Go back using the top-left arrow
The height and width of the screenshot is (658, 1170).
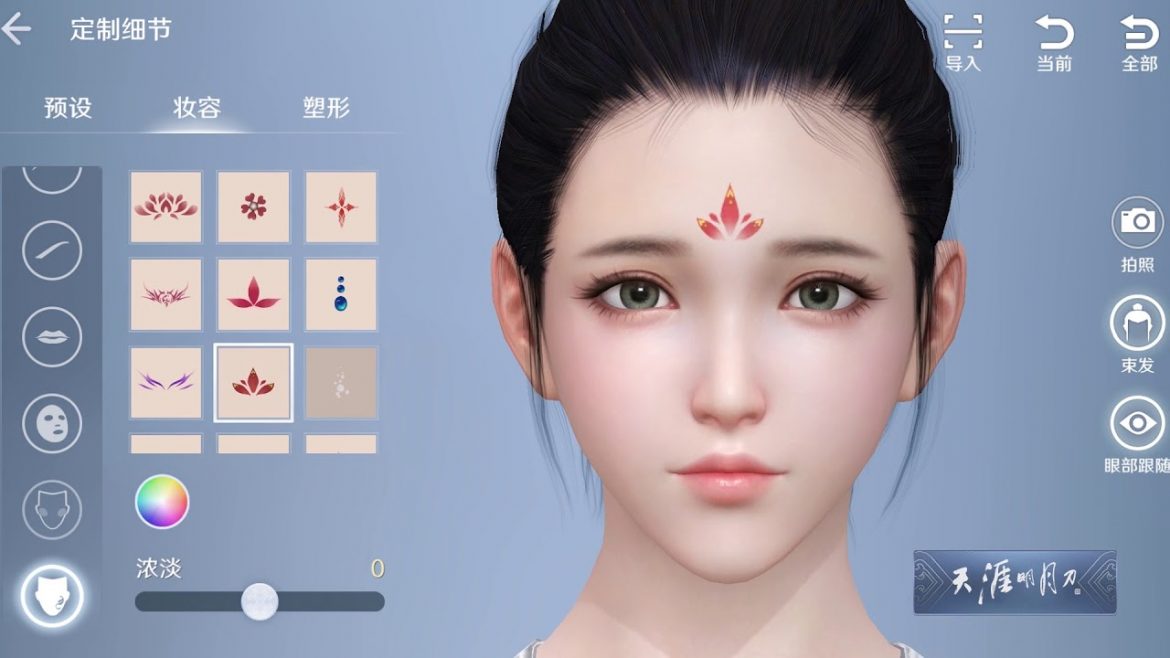pyautogui.click(x=17, y=29)
